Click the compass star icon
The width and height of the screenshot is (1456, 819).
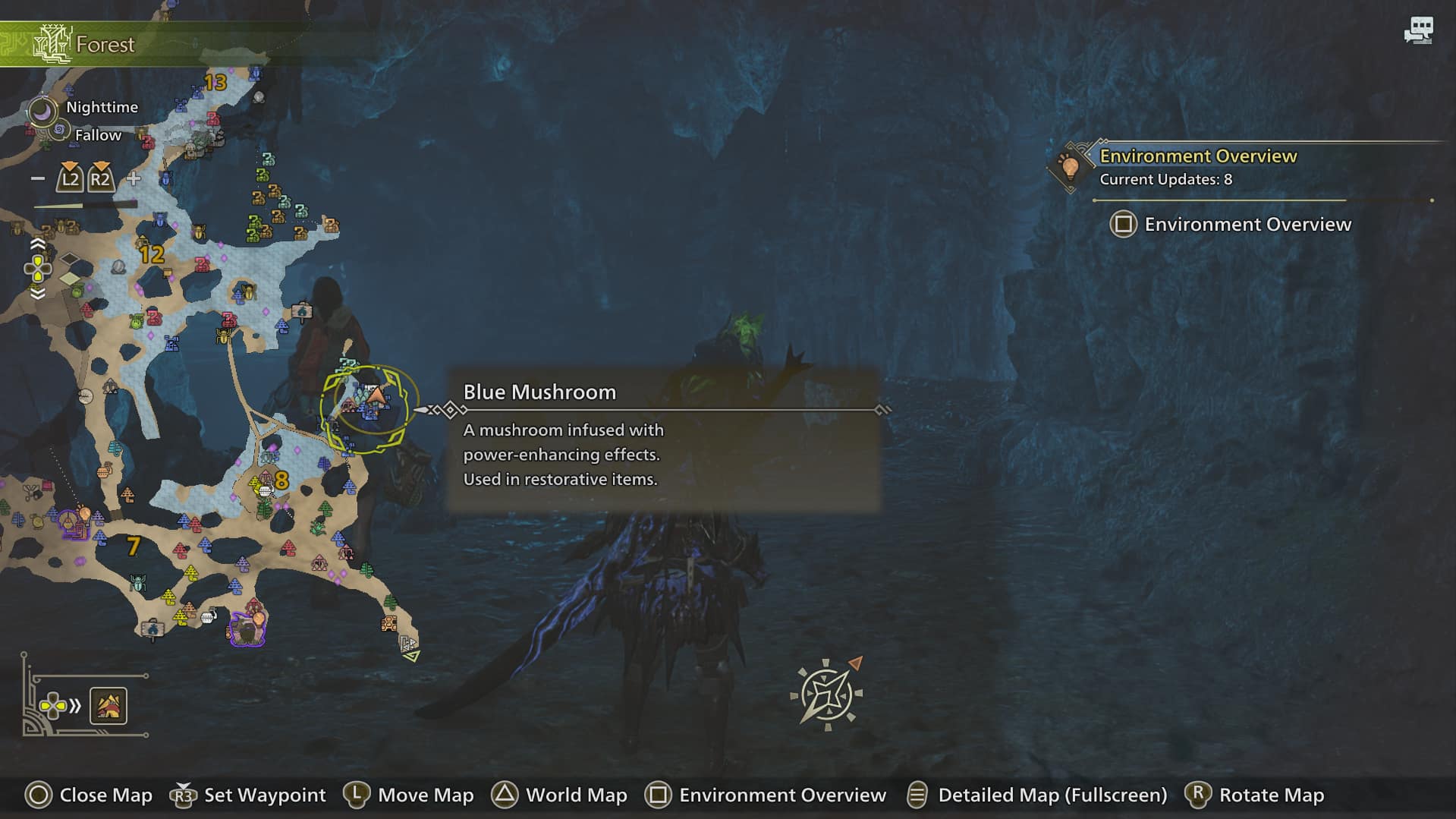pyautogui.click(x=825, y=694)
